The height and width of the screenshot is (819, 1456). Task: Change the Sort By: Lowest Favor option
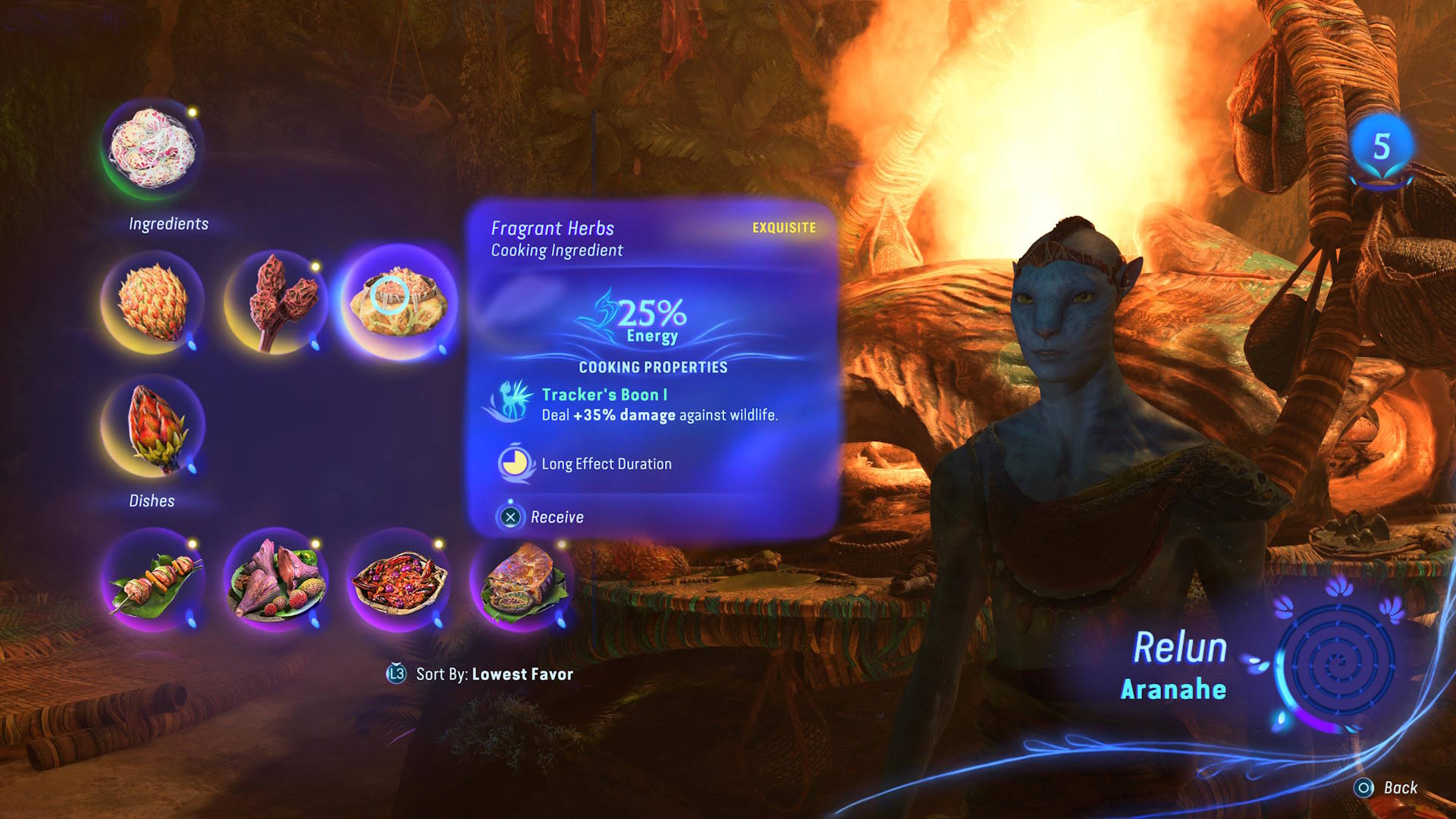coord(480,674)
